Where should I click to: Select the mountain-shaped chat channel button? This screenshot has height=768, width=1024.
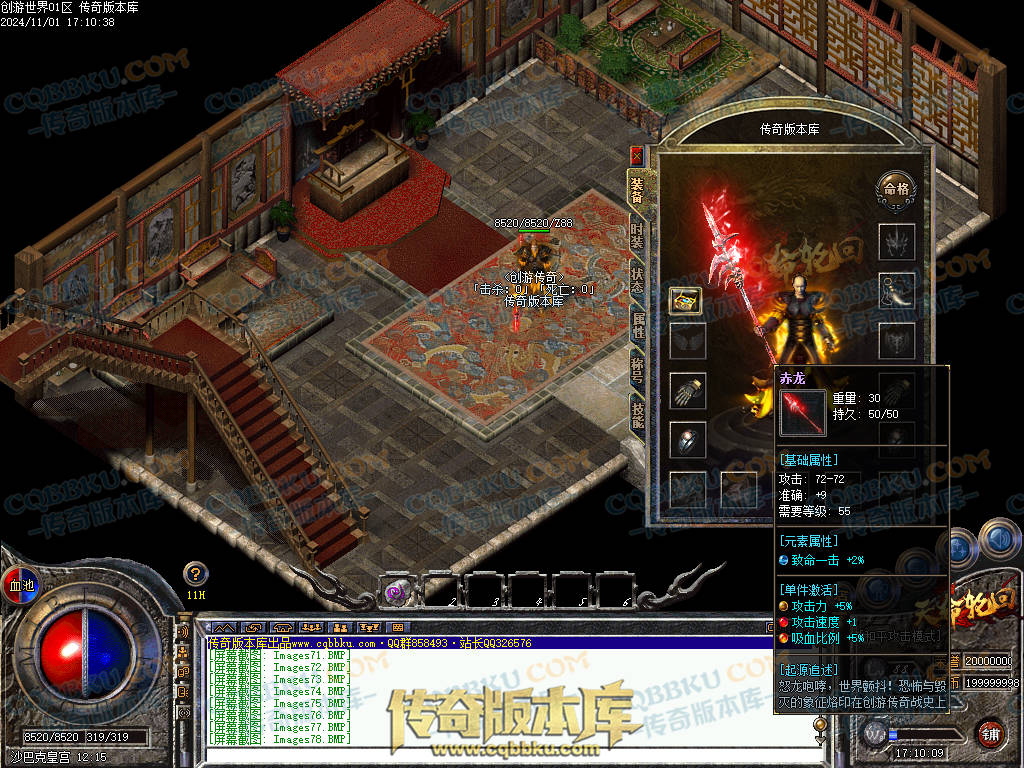(x=223, y=628)
